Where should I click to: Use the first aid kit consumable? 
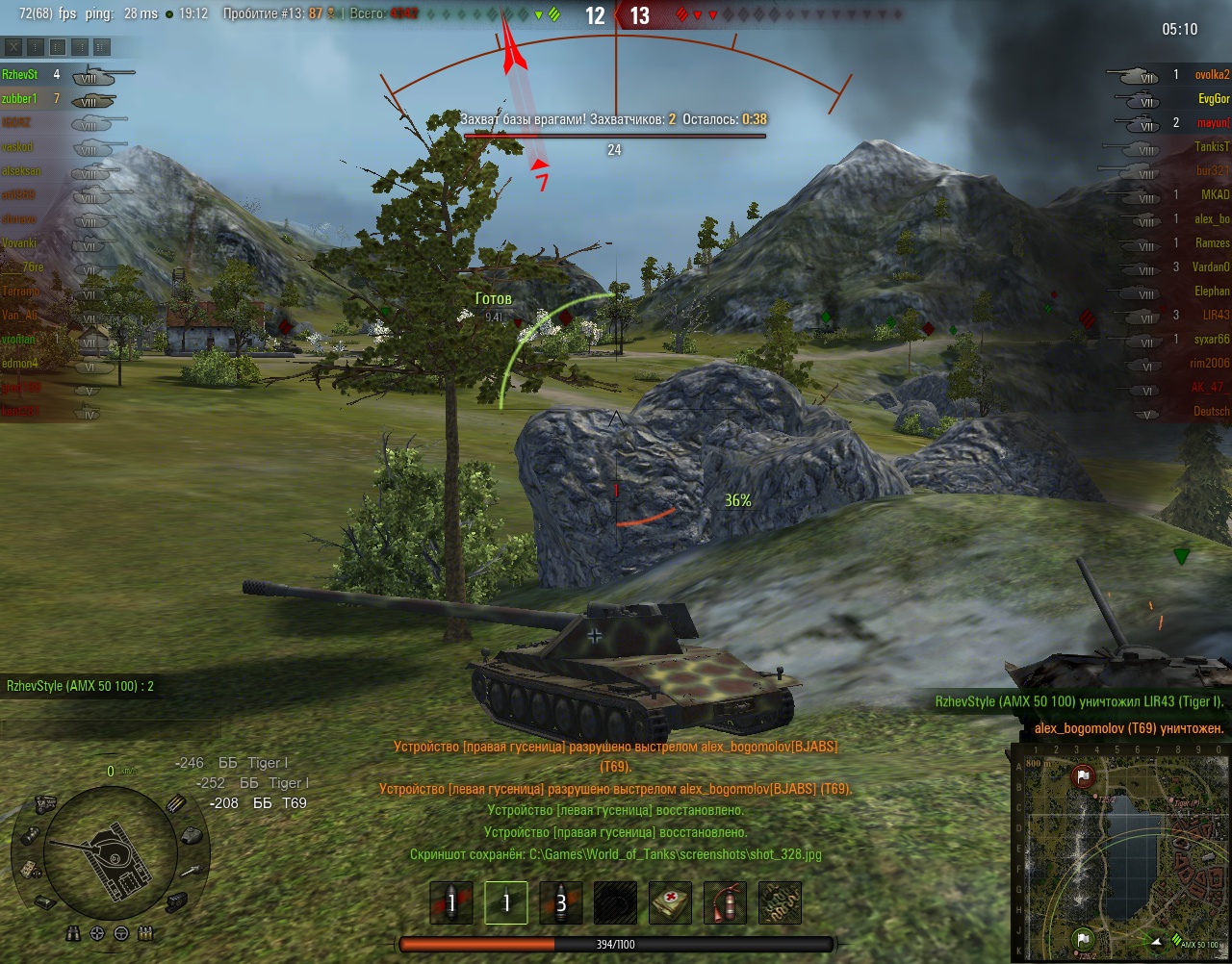(x=670, y=903)
